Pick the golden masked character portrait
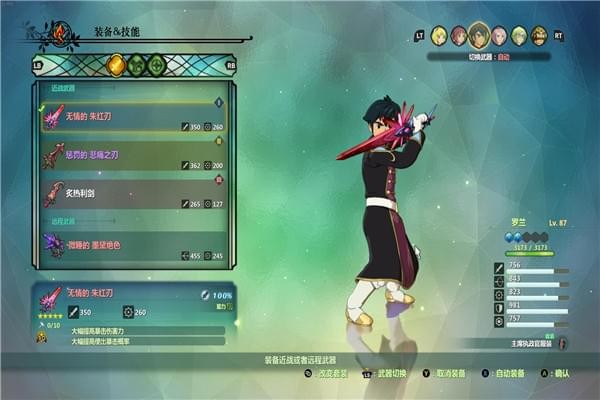Viewport: 600px width, 400px height. [540, 35]
